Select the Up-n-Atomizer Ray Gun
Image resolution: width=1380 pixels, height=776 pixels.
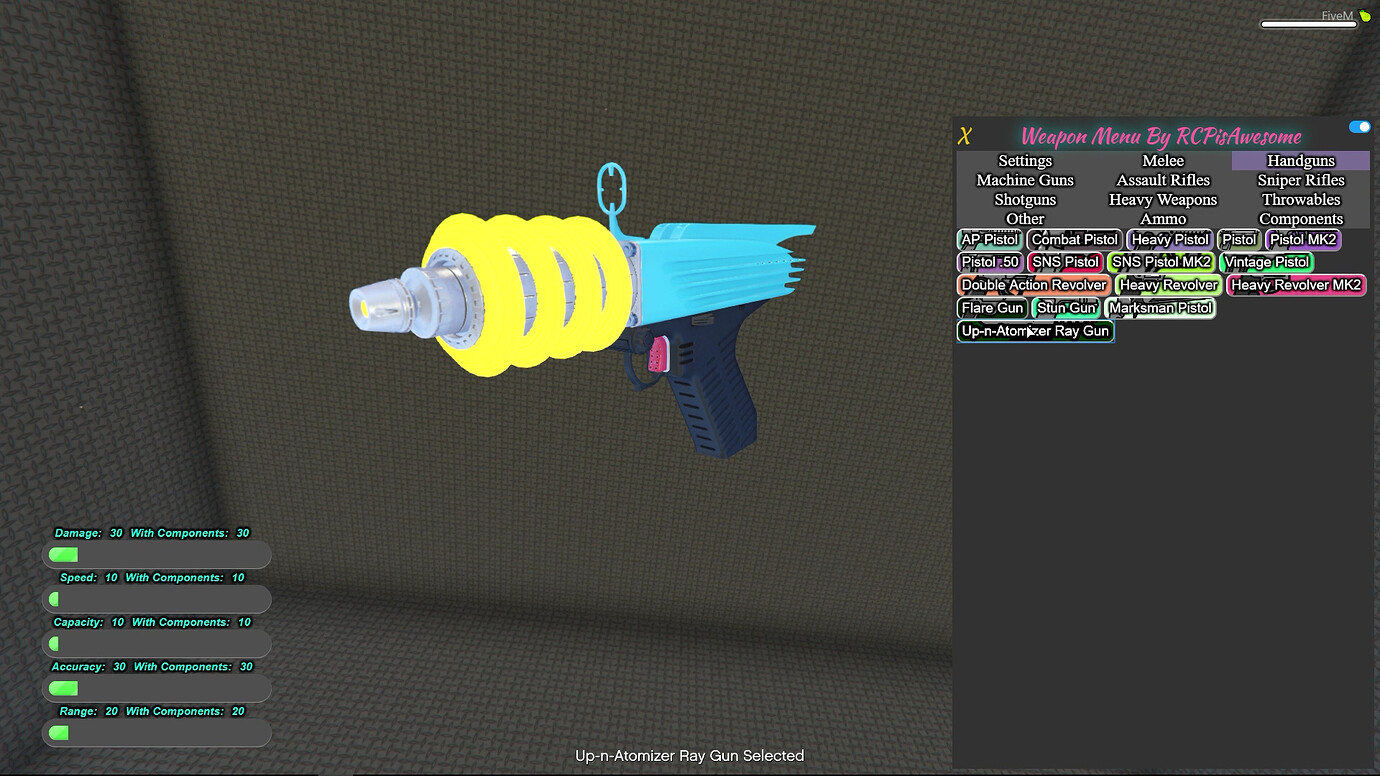pyautogui.click(x=1035, y=330)
